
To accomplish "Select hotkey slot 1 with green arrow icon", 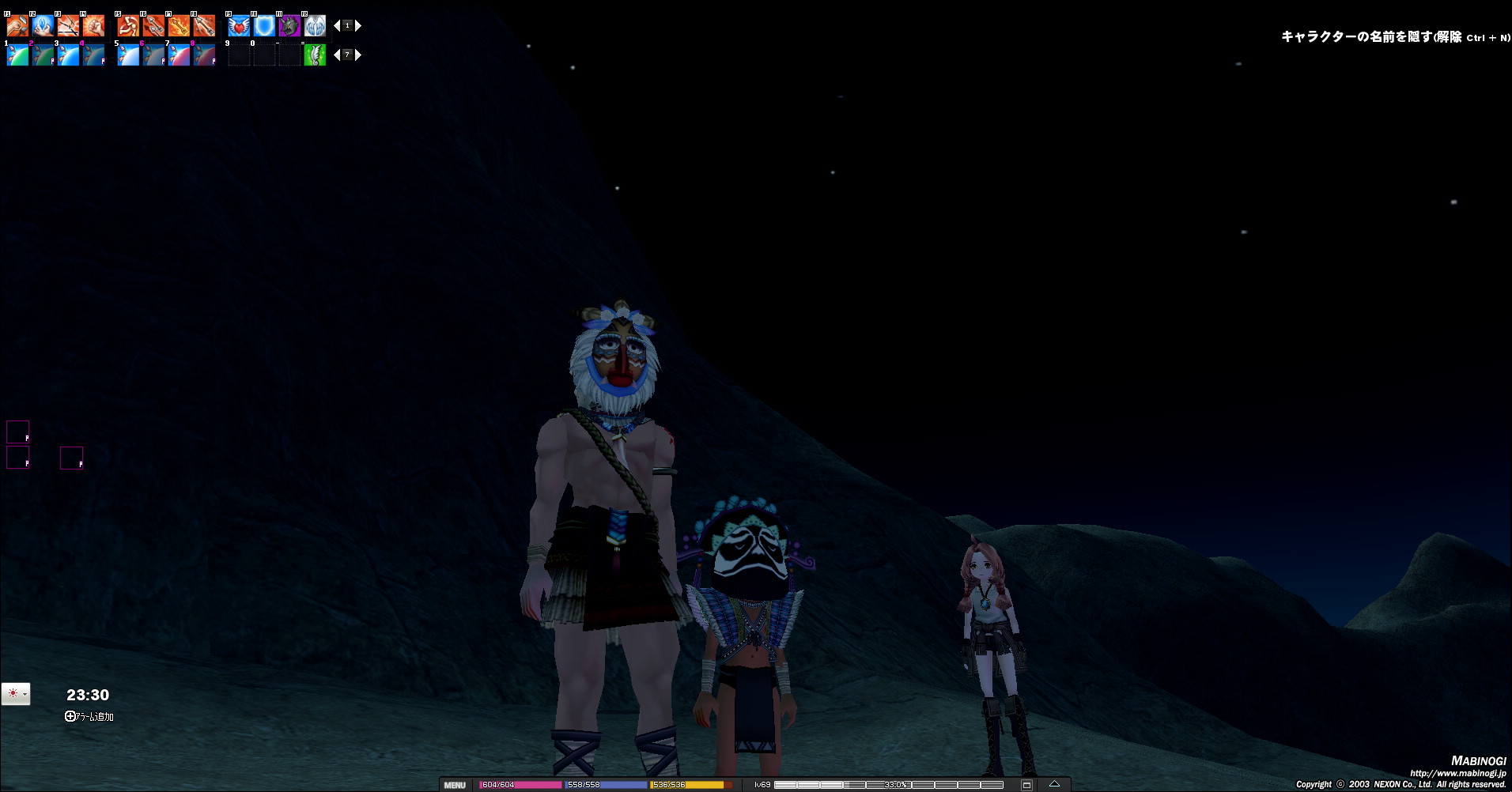I will (17, 55).
